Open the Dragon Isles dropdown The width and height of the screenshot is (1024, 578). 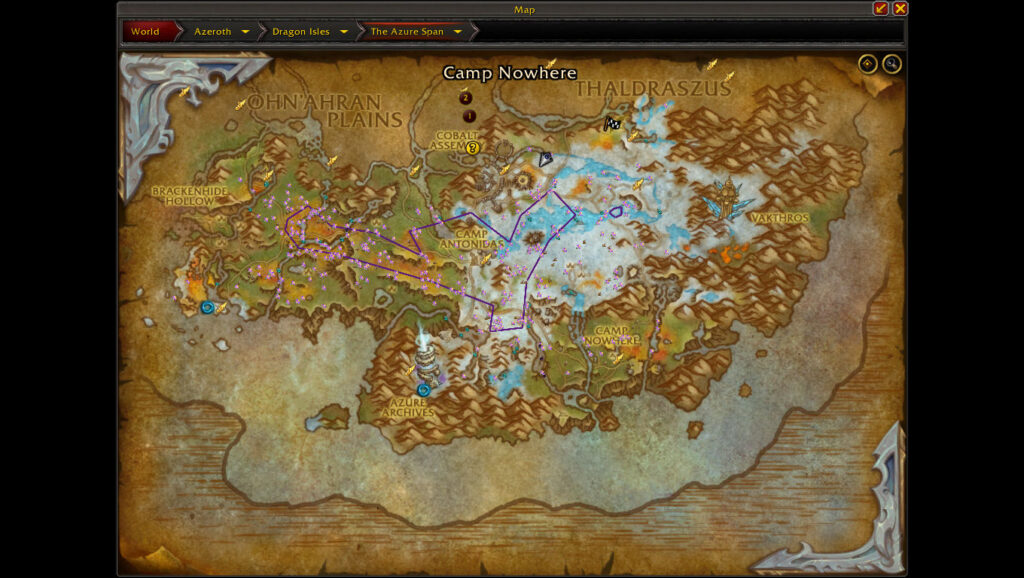pos(344,32)
